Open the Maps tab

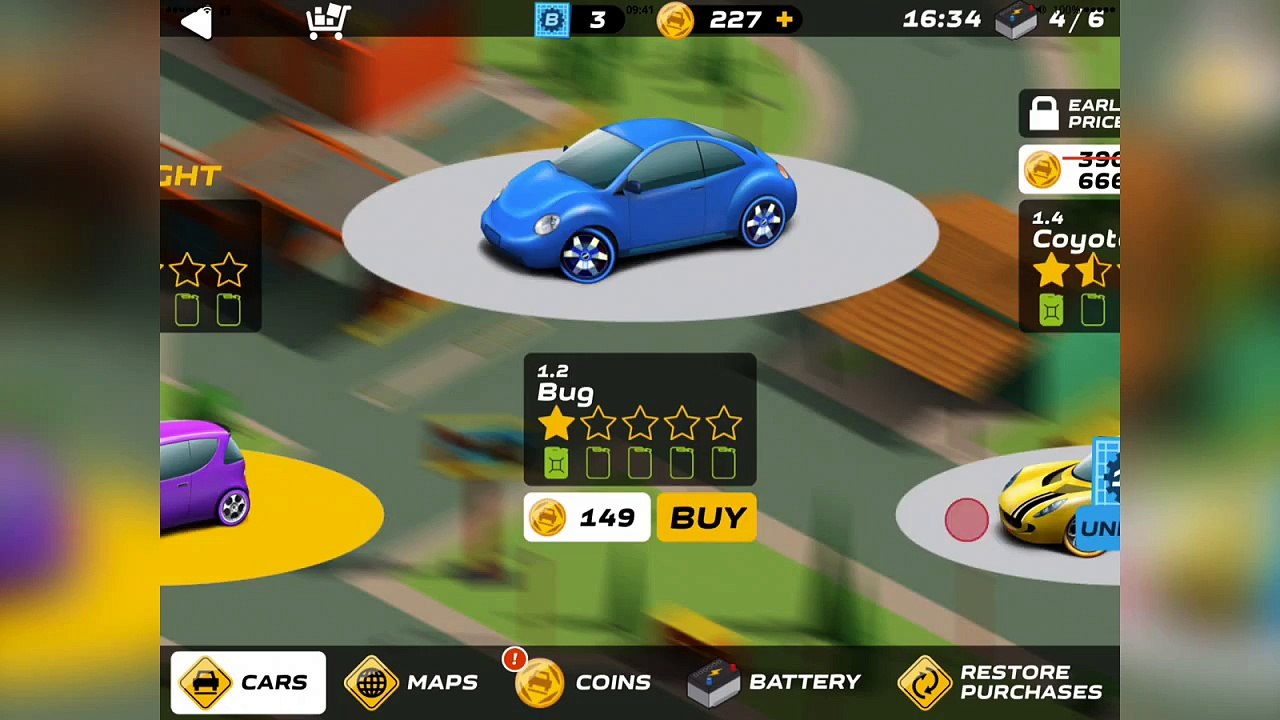pos(412,683)
